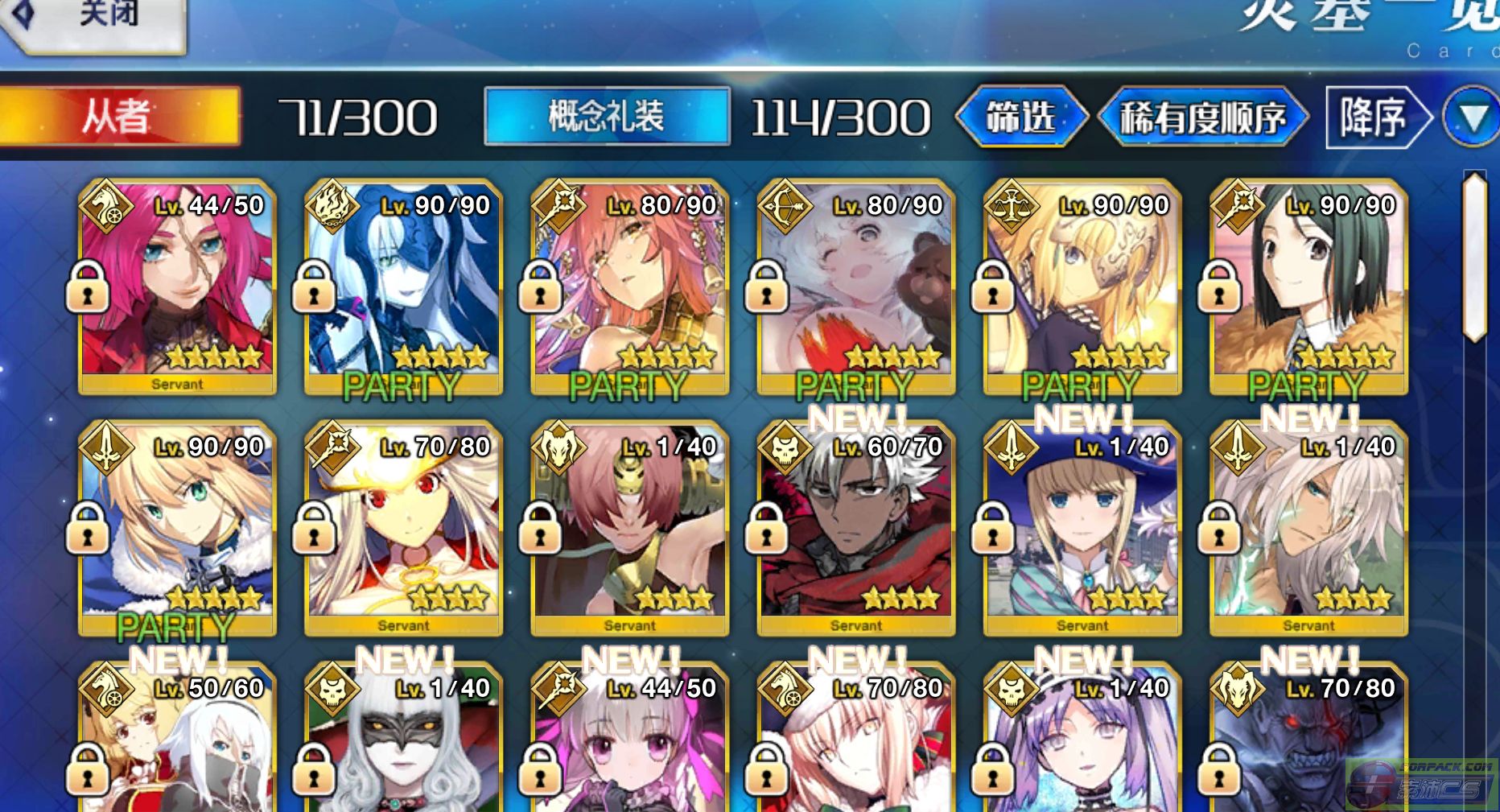Click the list scrollbar handle
The width and height of the screenshot is (1500, 812).
[x=1474, y=256]
